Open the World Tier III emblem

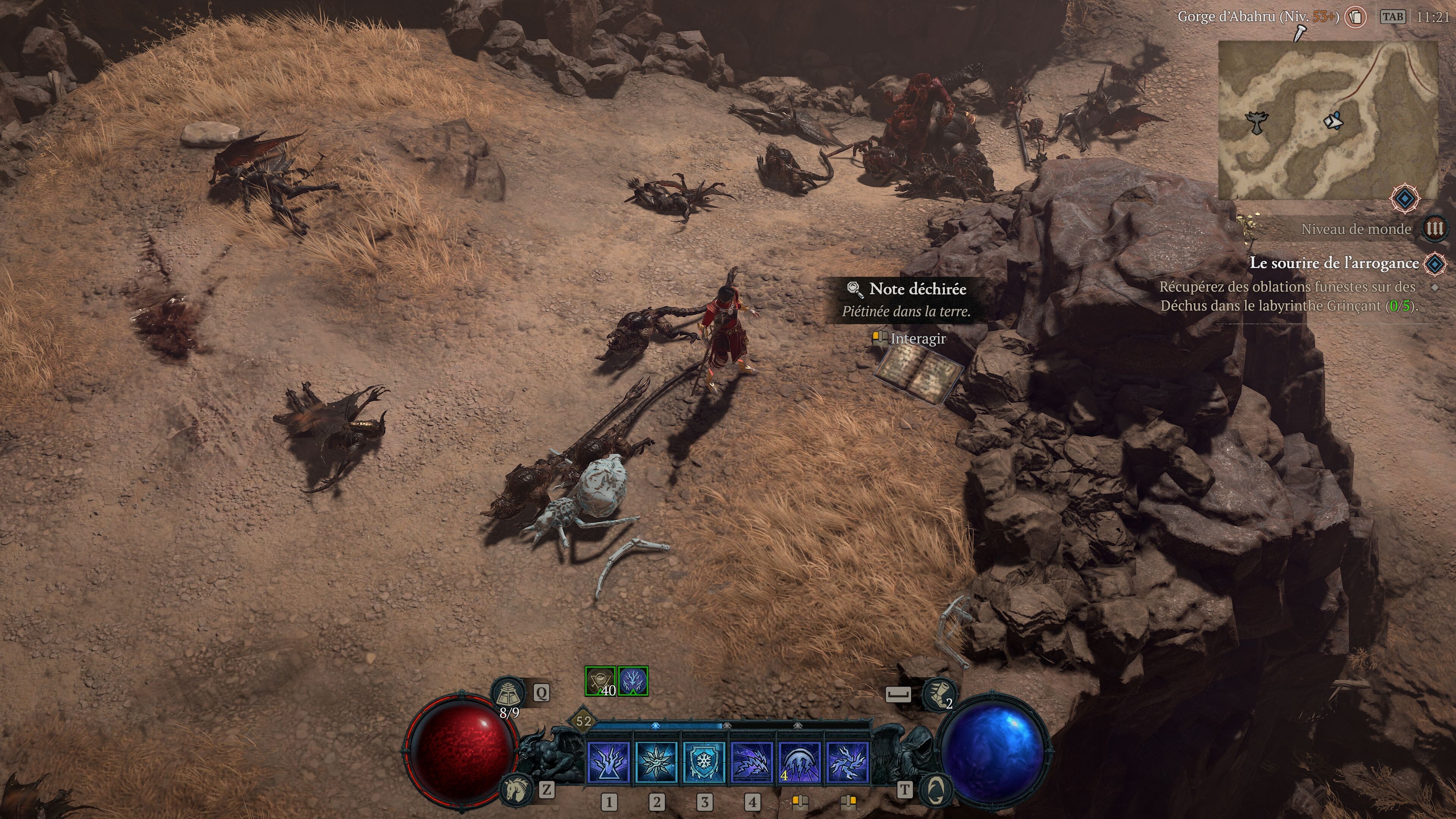coord(1435,229)
